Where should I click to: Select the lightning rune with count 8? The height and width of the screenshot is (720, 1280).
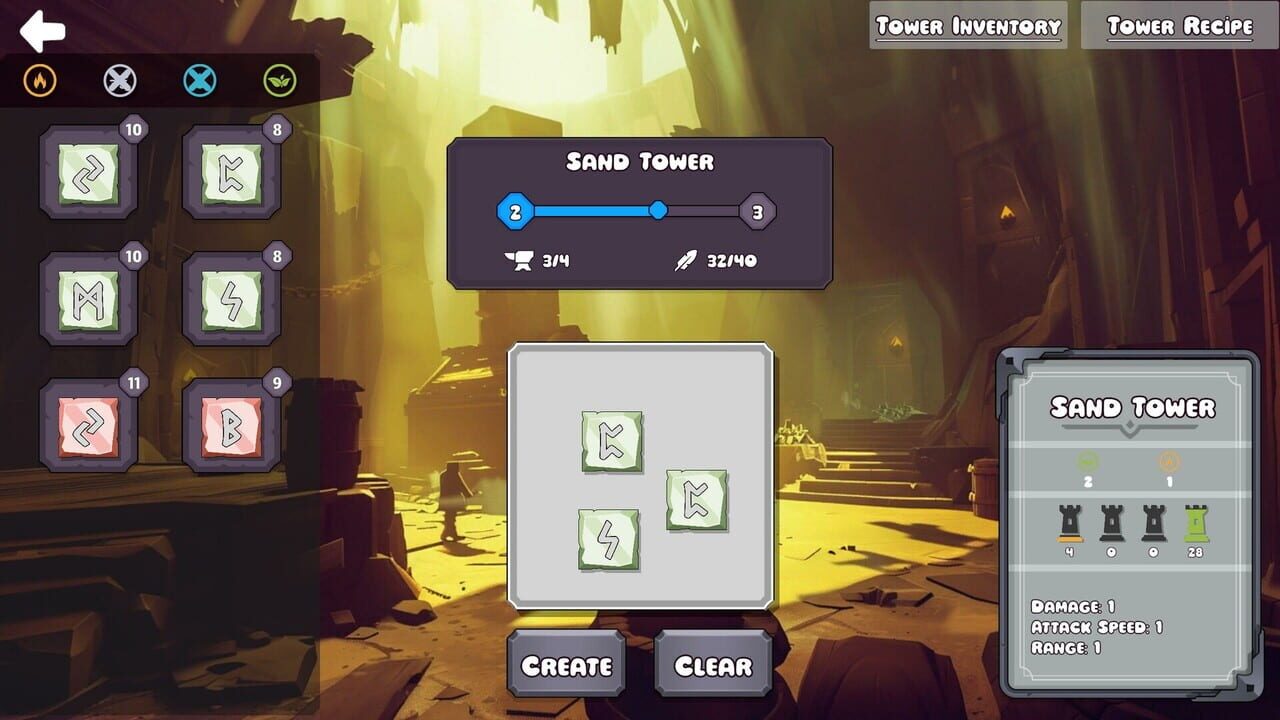click(231, 300)
